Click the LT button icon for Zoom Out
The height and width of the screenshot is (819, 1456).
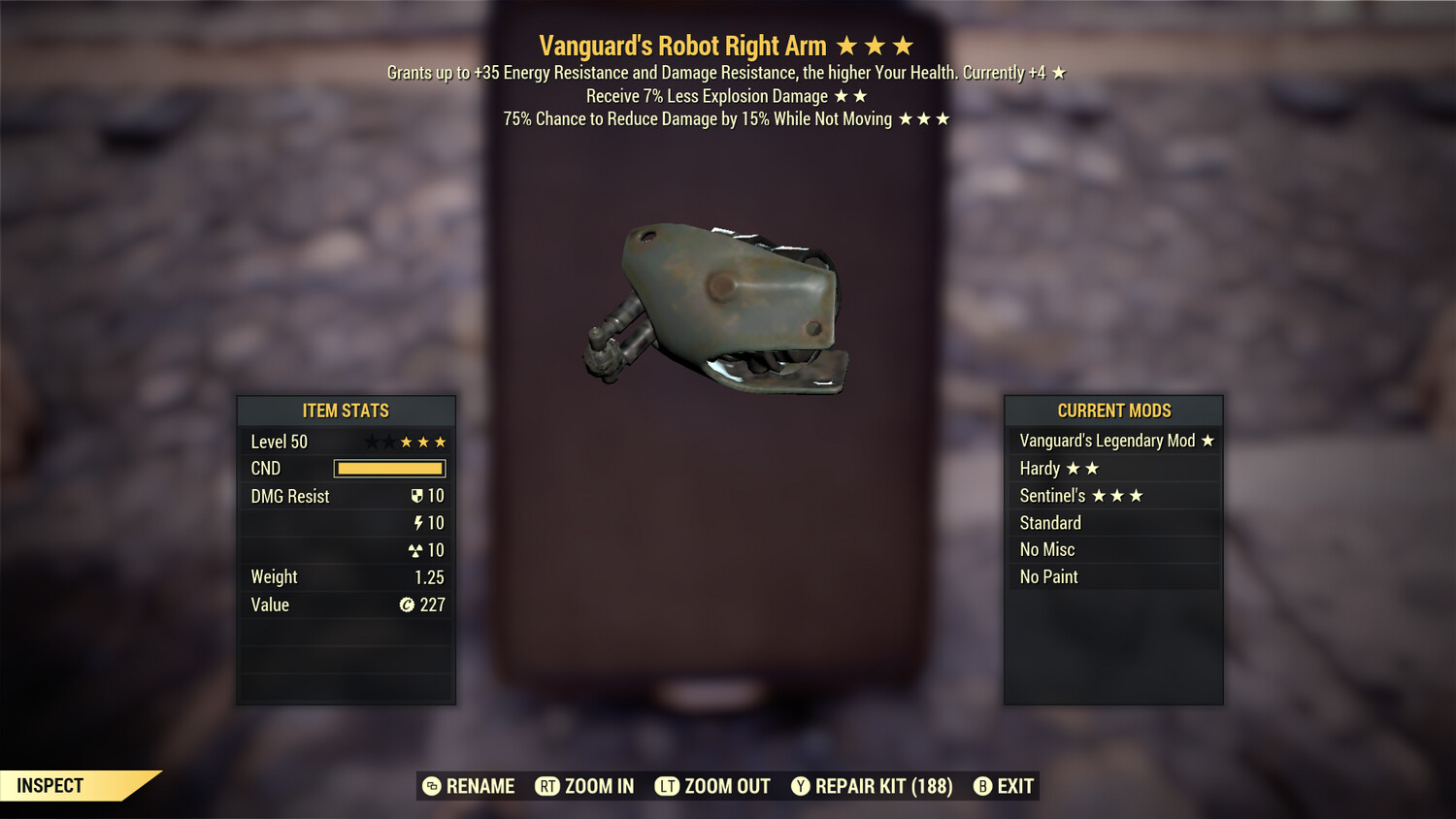pyautogui.click(x=665, y=786)
